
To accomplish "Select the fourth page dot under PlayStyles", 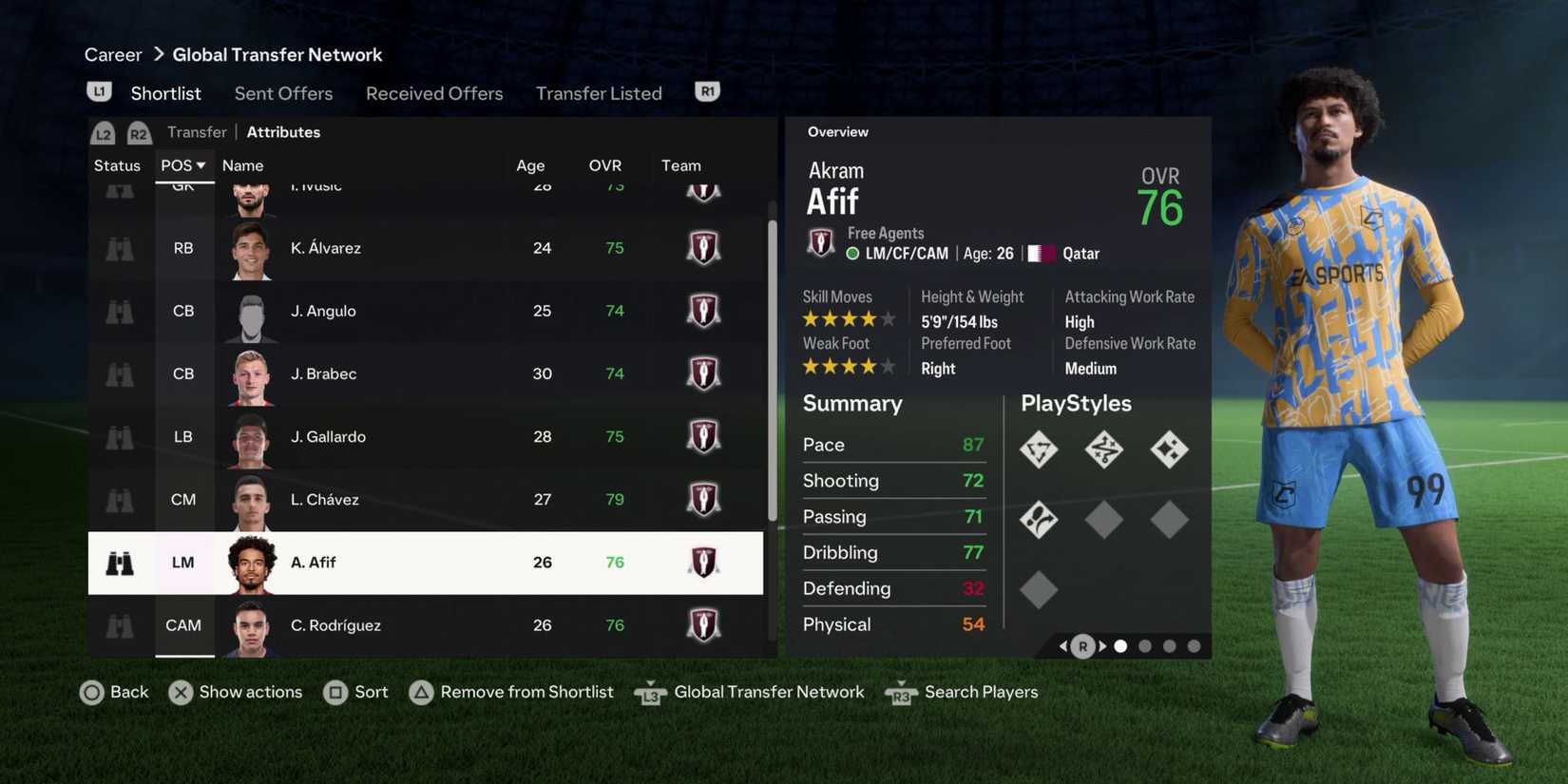I will tap(1194, 645).
